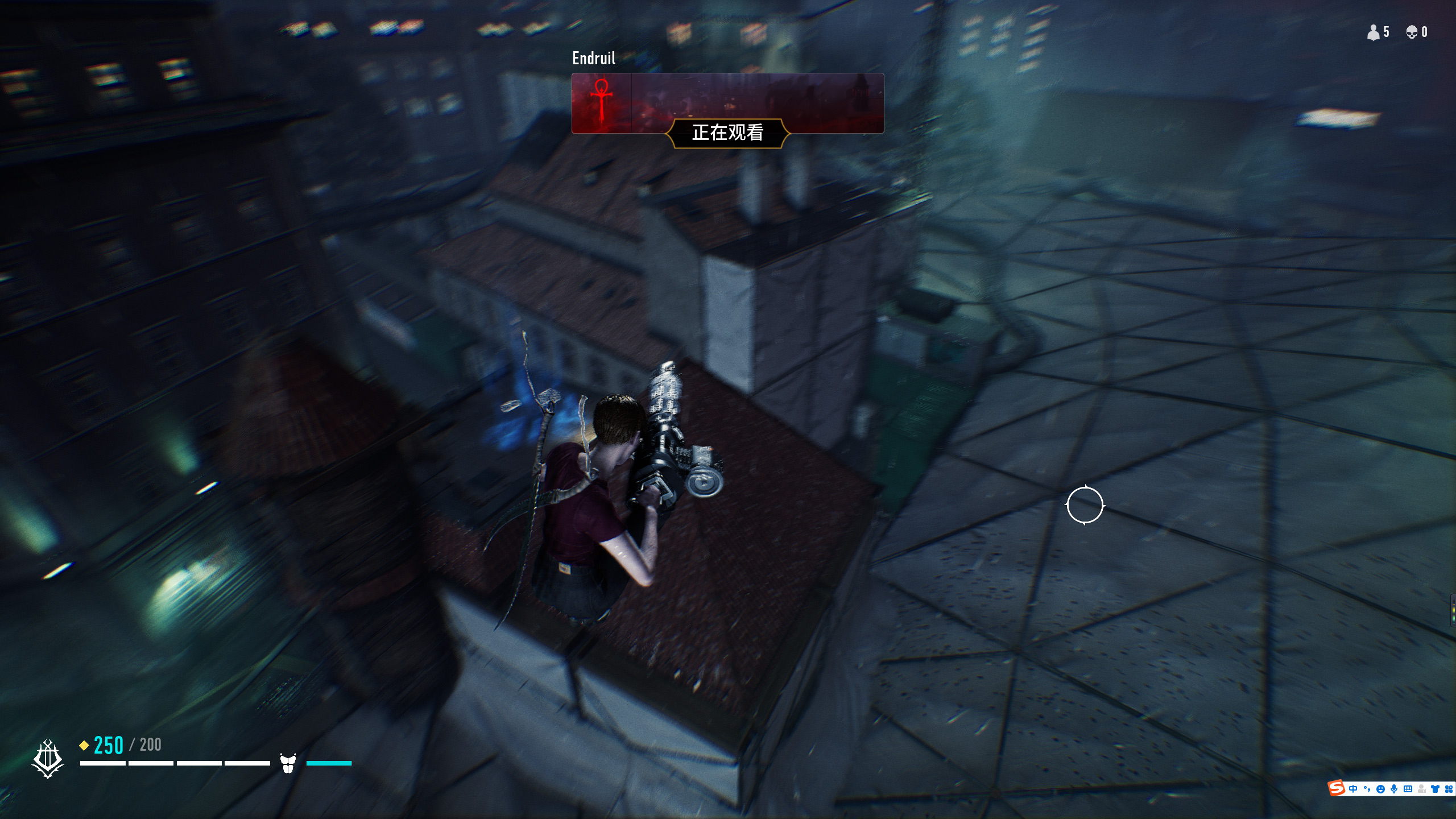Click the body armor vest icon

[x=288, y=763]
